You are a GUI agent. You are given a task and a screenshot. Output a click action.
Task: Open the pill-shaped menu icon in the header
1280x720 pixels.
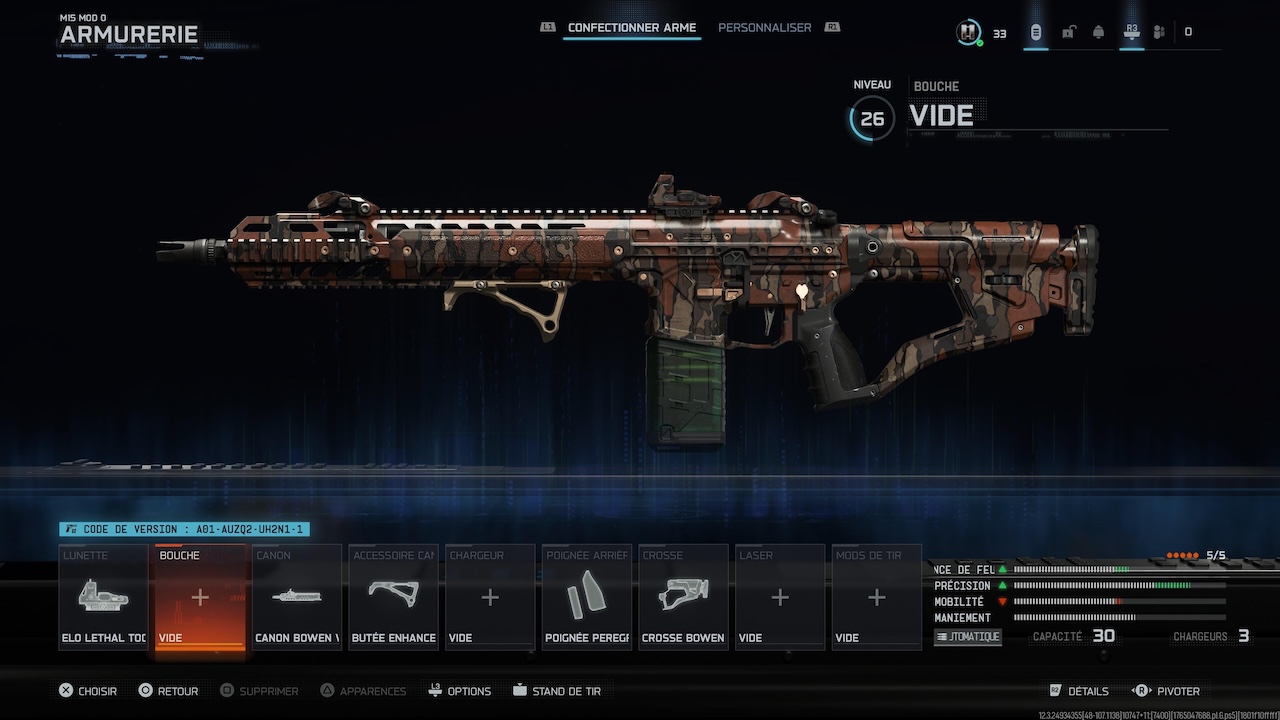[x=1035, y=32]
